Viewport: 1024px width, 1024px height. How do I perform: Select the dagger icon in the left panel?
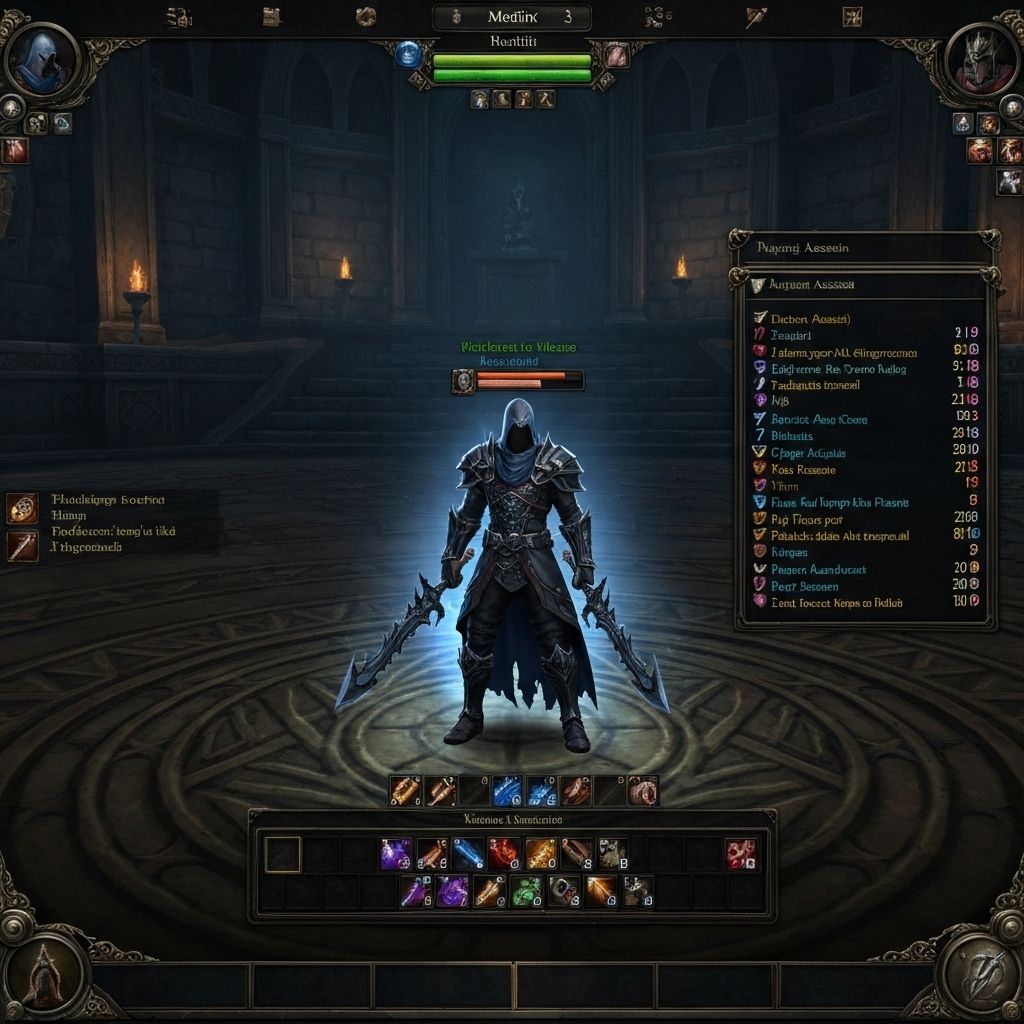point(22,546)
